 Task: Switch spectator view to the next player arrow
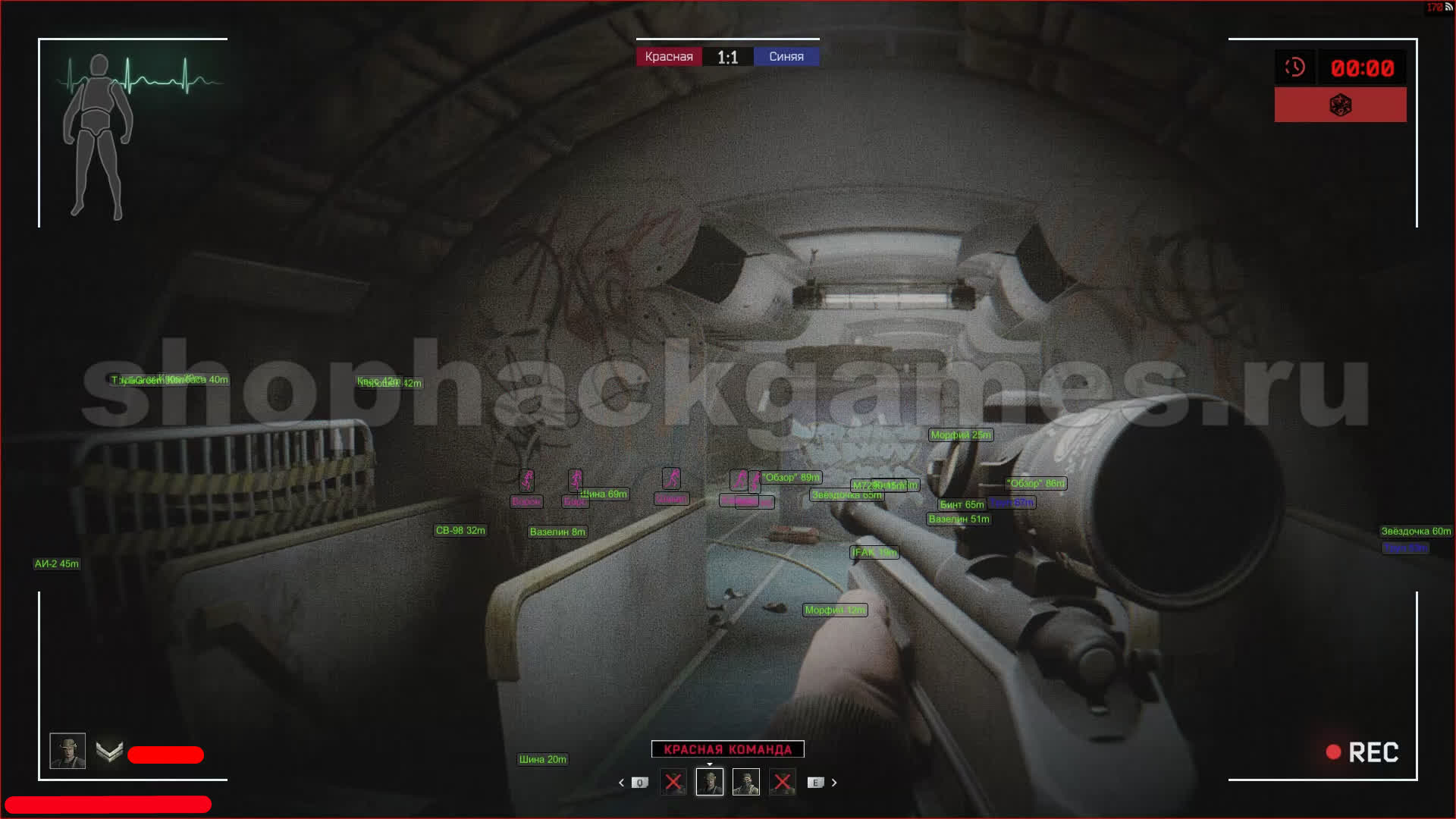(x=834, y=783)
